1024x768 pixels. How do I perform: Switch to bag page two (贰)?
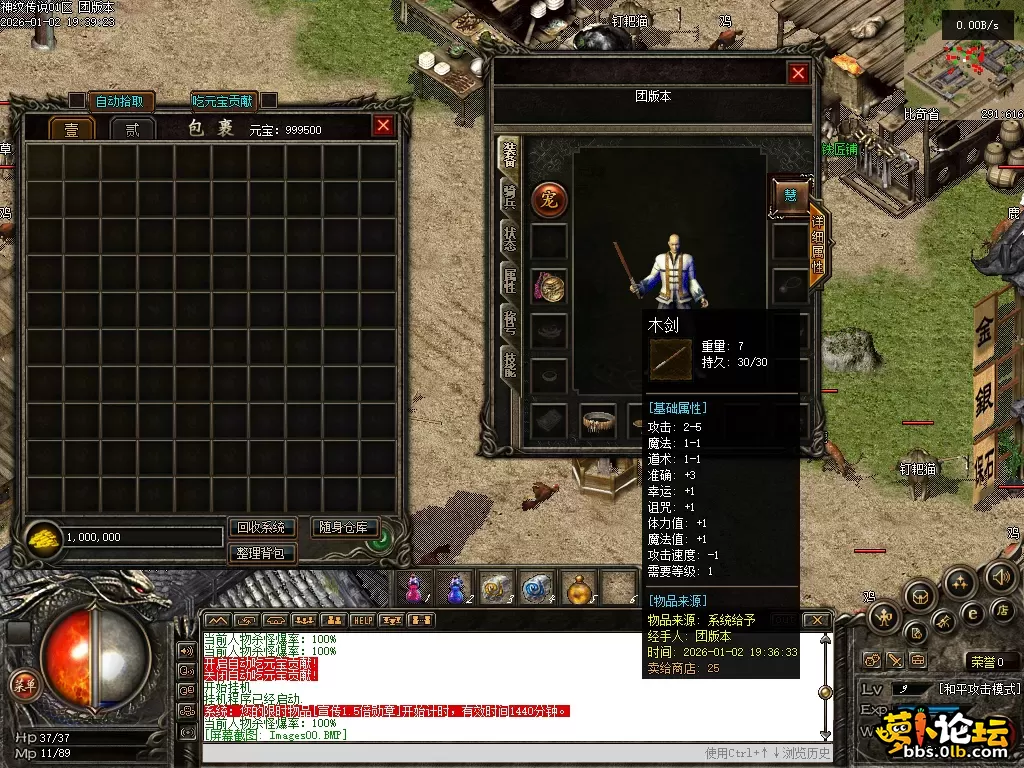(x=132, y=129)
